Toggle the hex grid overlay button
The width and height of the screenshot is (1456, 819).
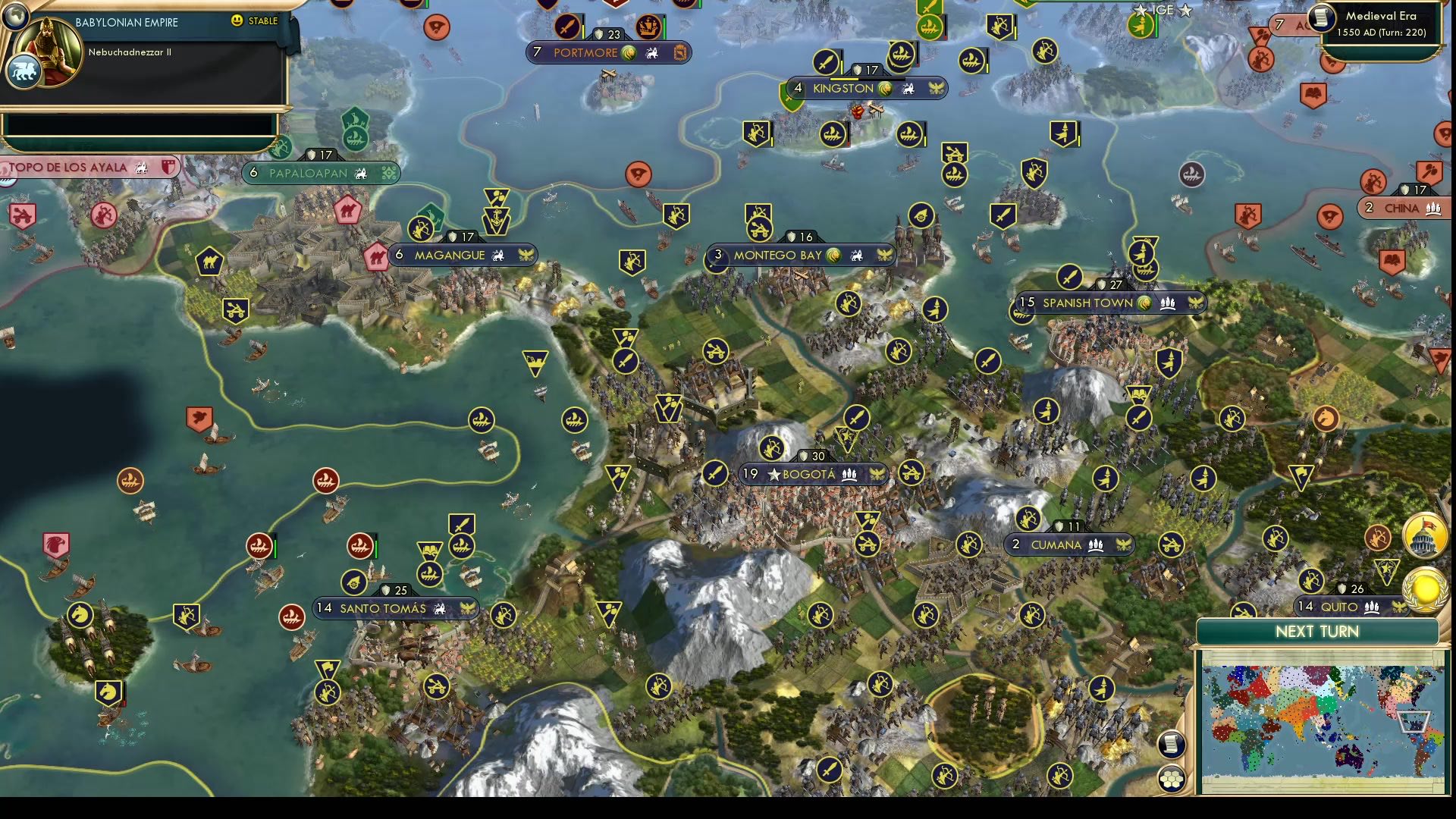click(x=1172, y=780)
